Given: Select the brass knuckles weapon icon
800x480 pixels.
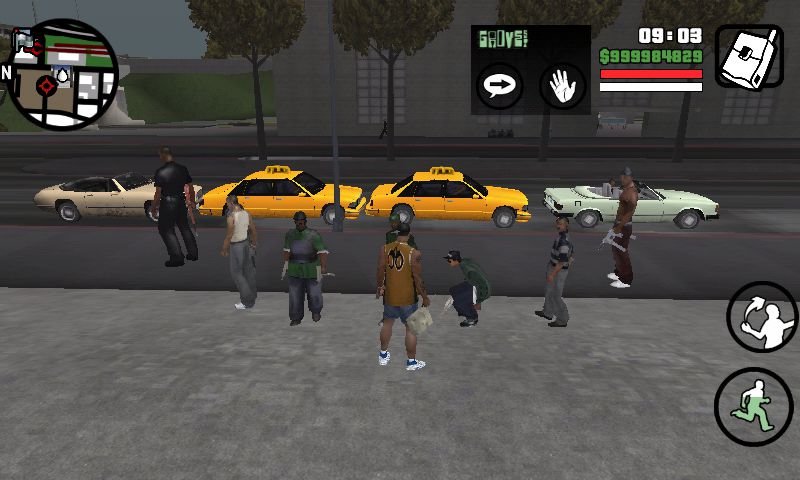Looking at the screenshot, I should click(x=750, y=58).
